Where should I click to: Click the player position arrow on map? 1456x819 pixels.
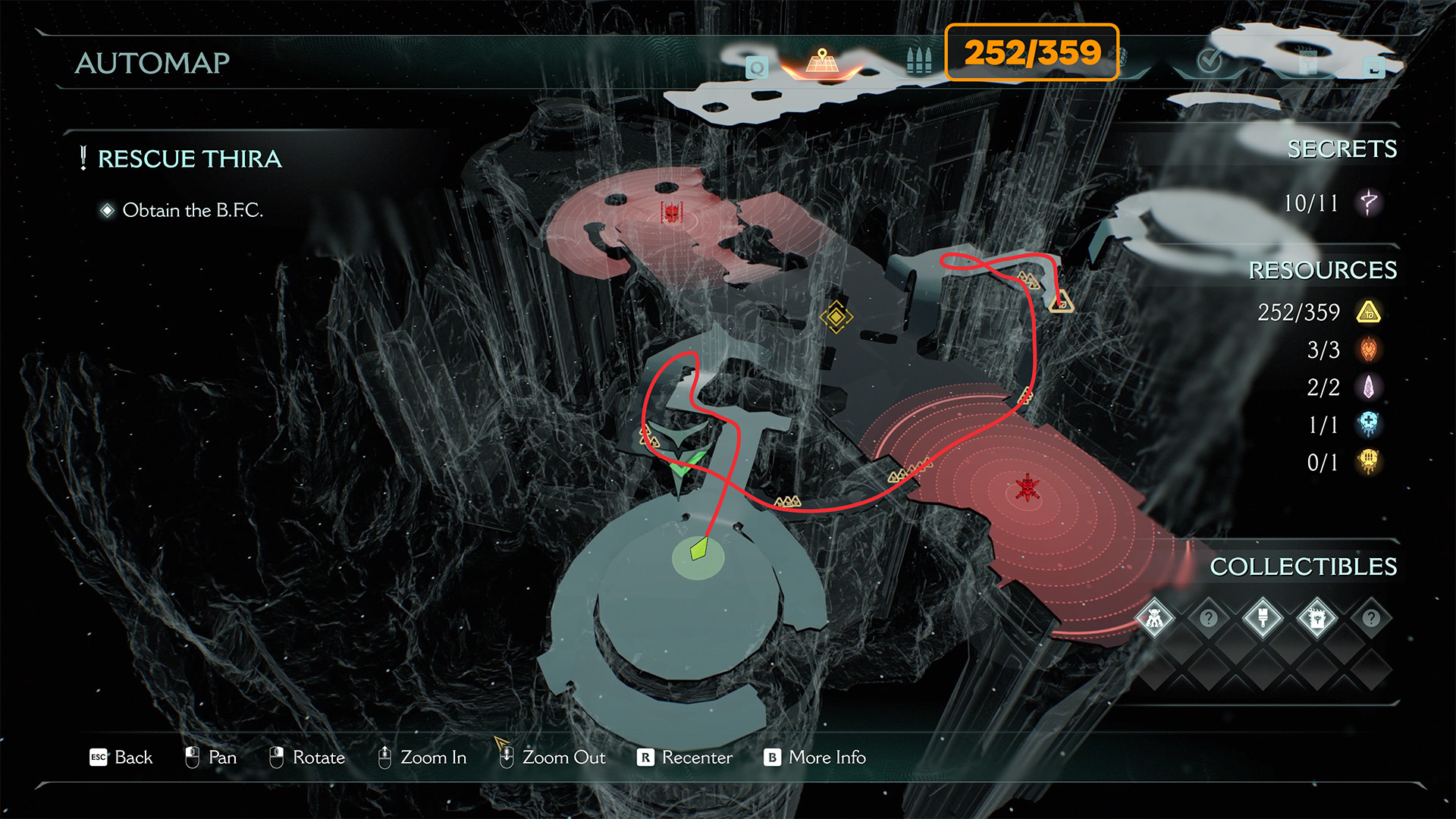(698, 549)
